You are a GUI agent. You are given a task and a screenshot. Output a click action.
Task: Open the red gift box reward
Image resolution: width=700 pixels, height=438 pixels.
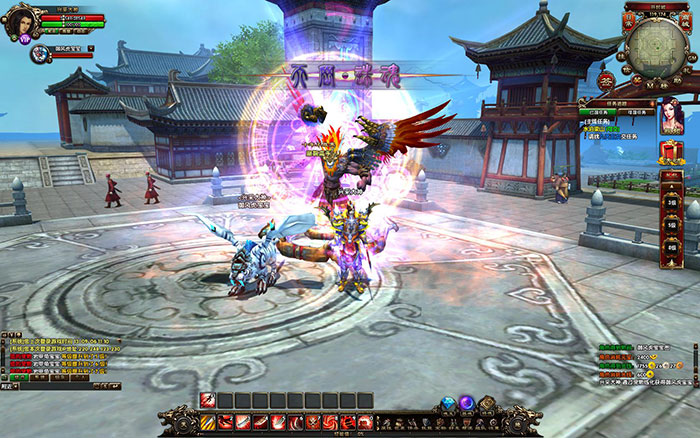(x=671, y=150)
